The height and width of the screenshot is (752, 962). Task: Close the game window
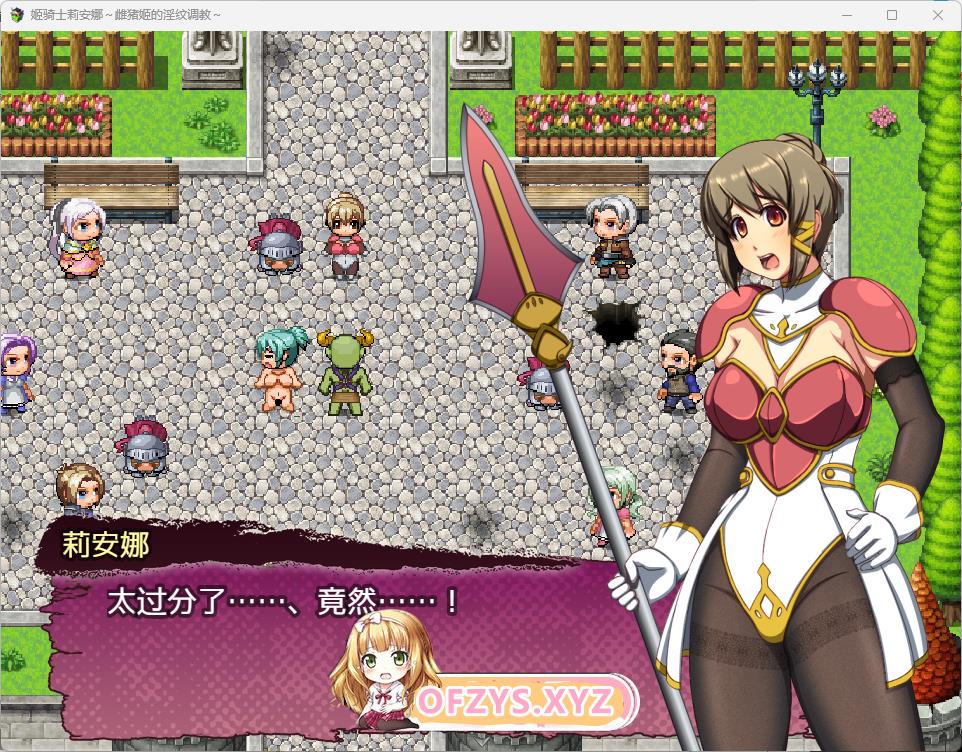(x=937, y=15)
